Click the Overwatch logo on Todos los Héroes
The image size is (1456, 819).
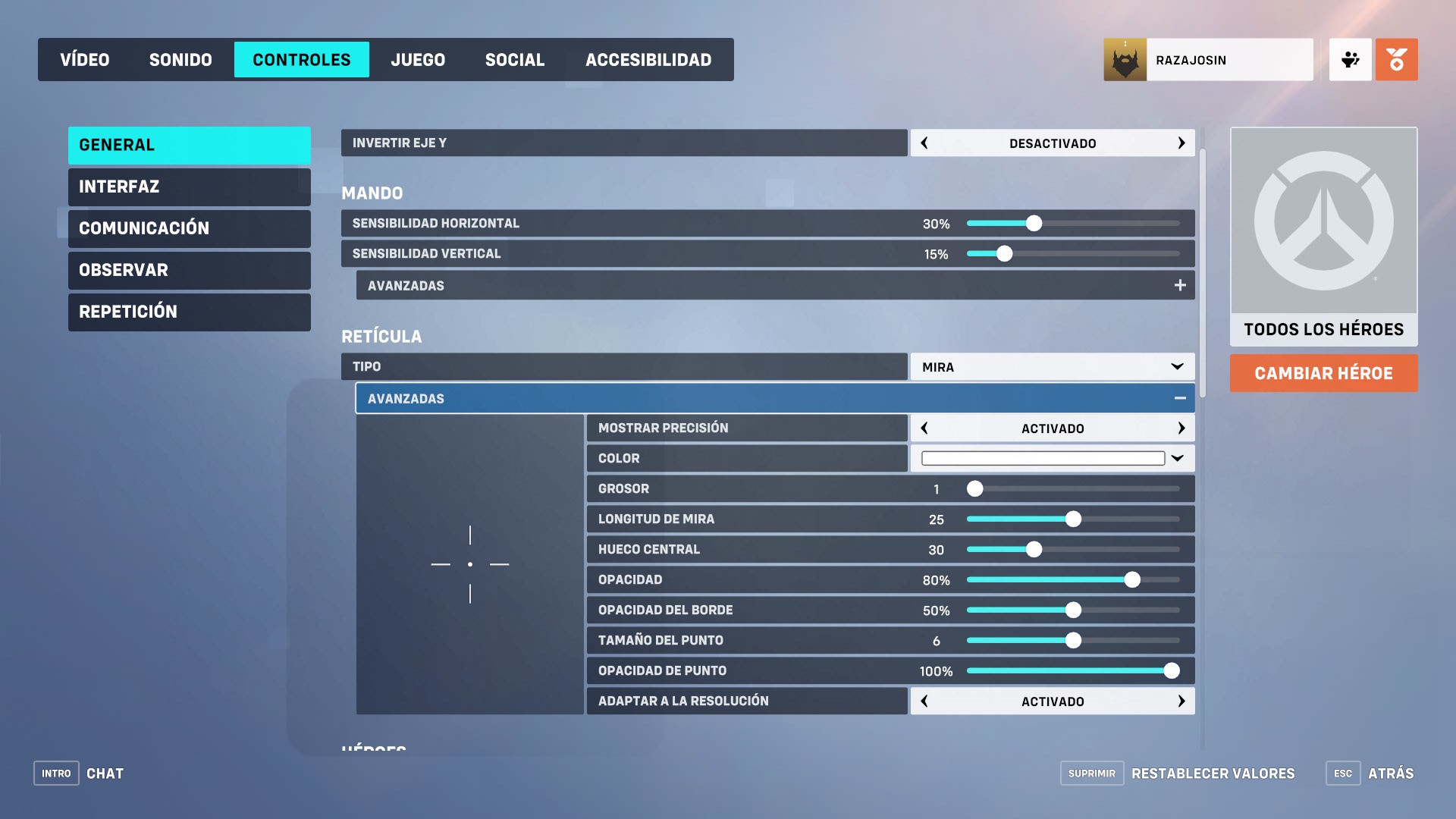[1323, 220]
